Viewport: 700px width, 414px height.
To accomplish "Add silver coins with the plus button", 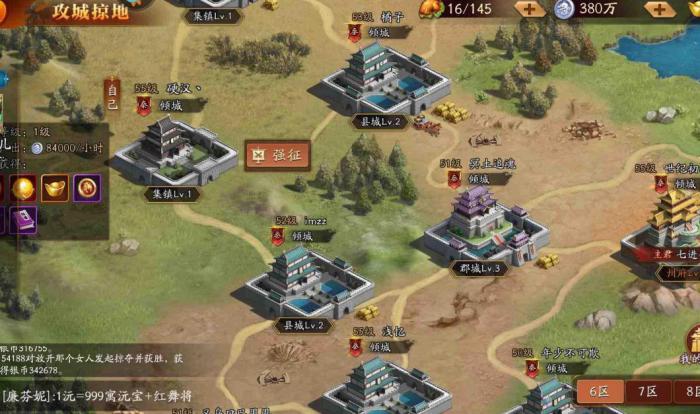I will click(660, 9).
